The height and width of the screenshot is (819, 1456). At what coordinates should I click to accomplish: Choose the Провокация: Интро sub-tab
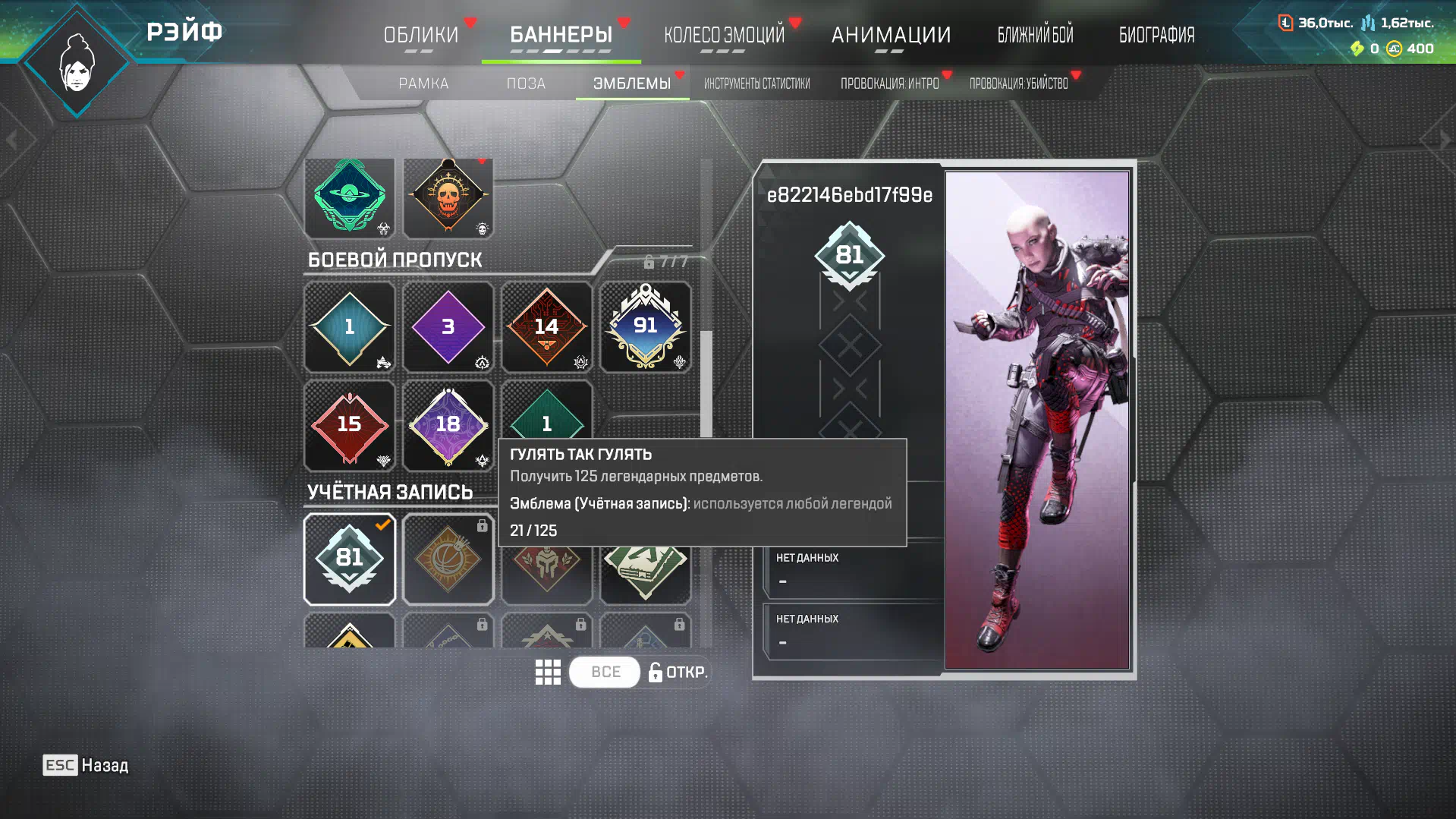(889, 83)
